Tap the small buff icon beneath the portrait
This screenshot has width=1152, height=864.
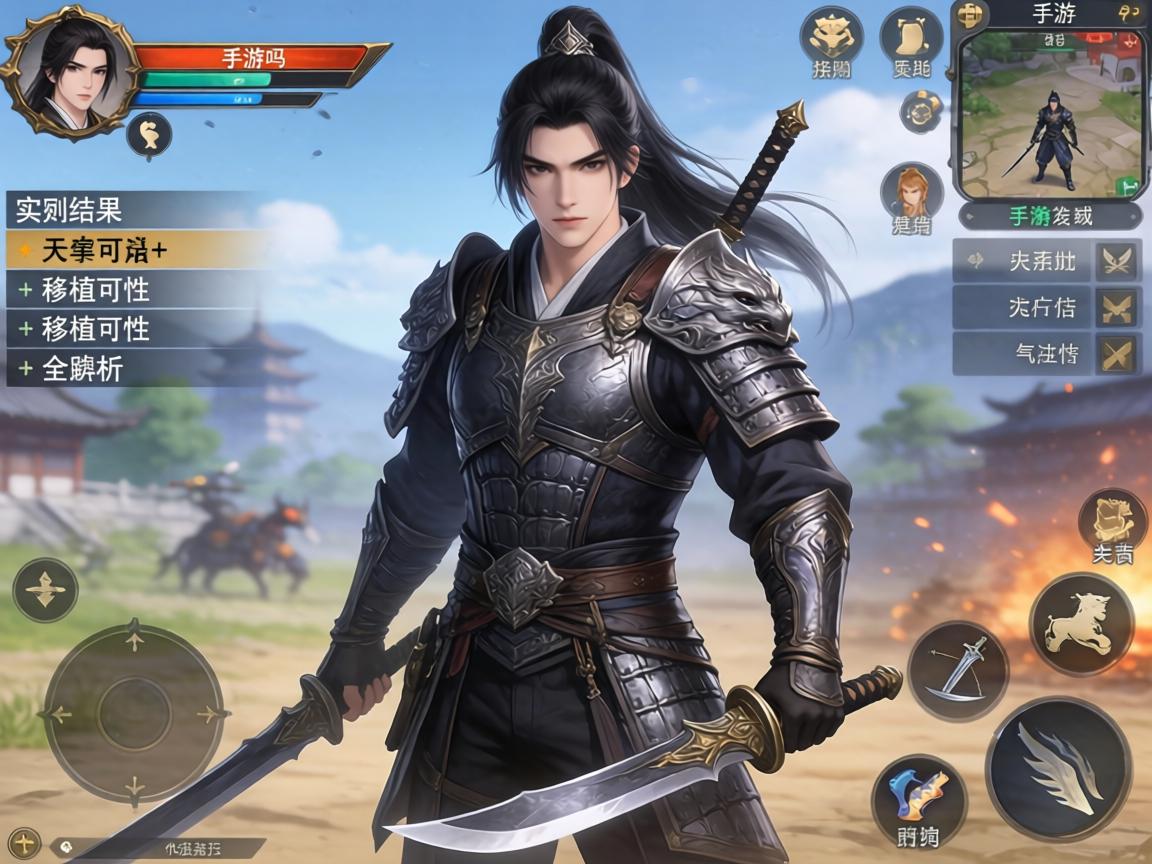click(x=148, y=134)
